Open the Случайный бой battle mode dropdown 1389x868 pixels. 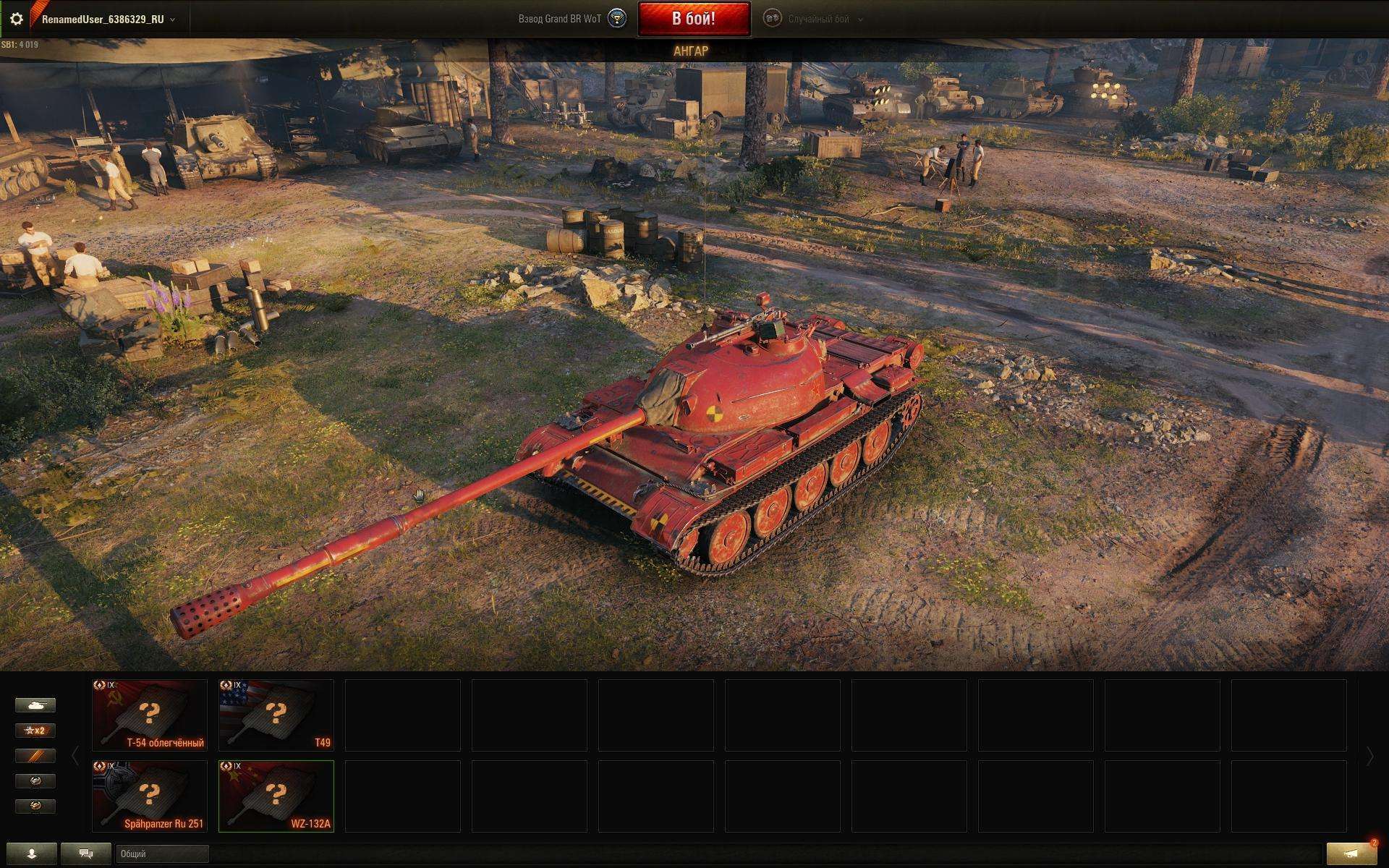pyautogui.click(x=818, y=20)
